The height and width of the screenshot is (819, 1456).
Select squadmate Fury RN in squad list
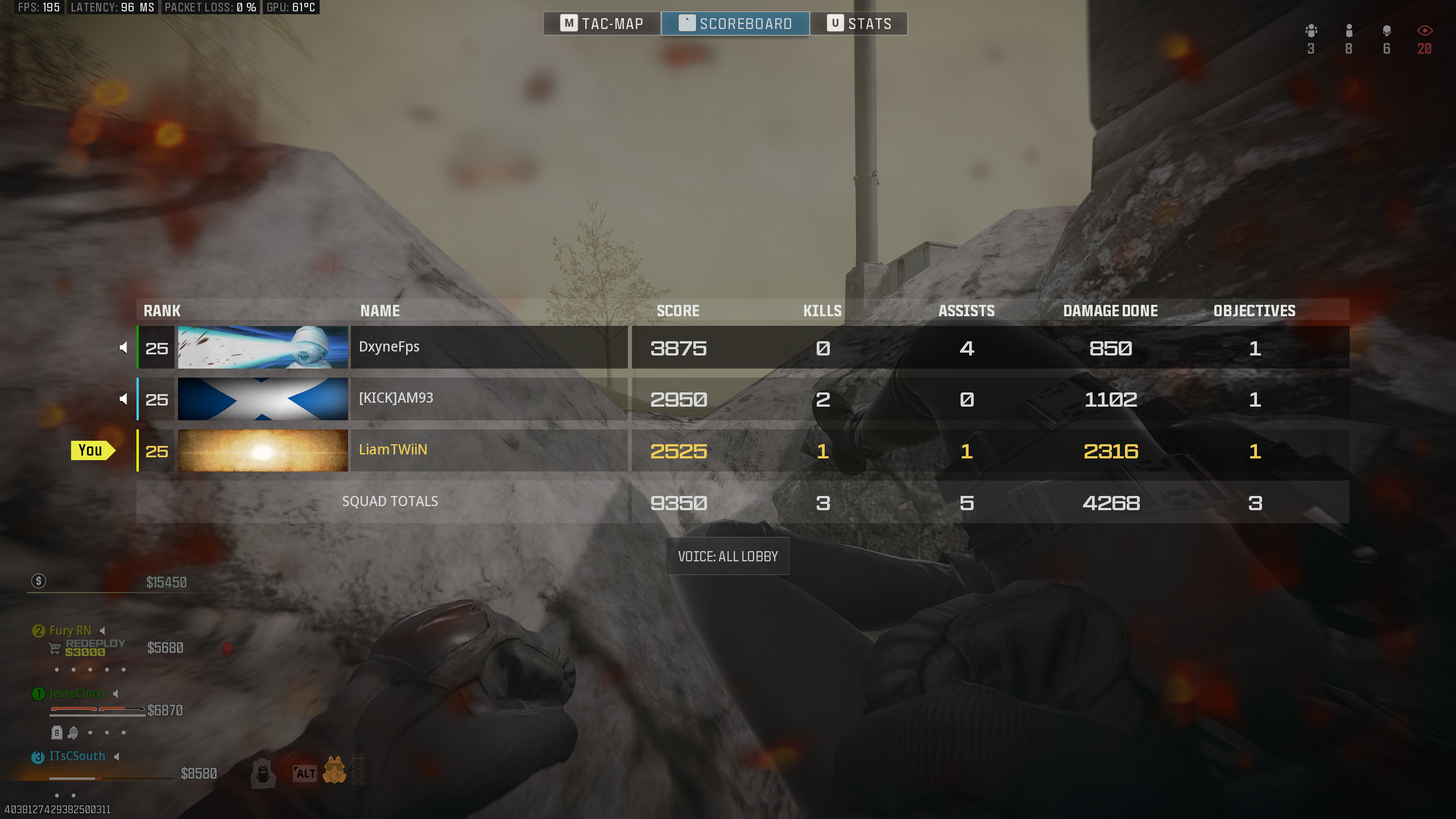(x=69, y=631)
